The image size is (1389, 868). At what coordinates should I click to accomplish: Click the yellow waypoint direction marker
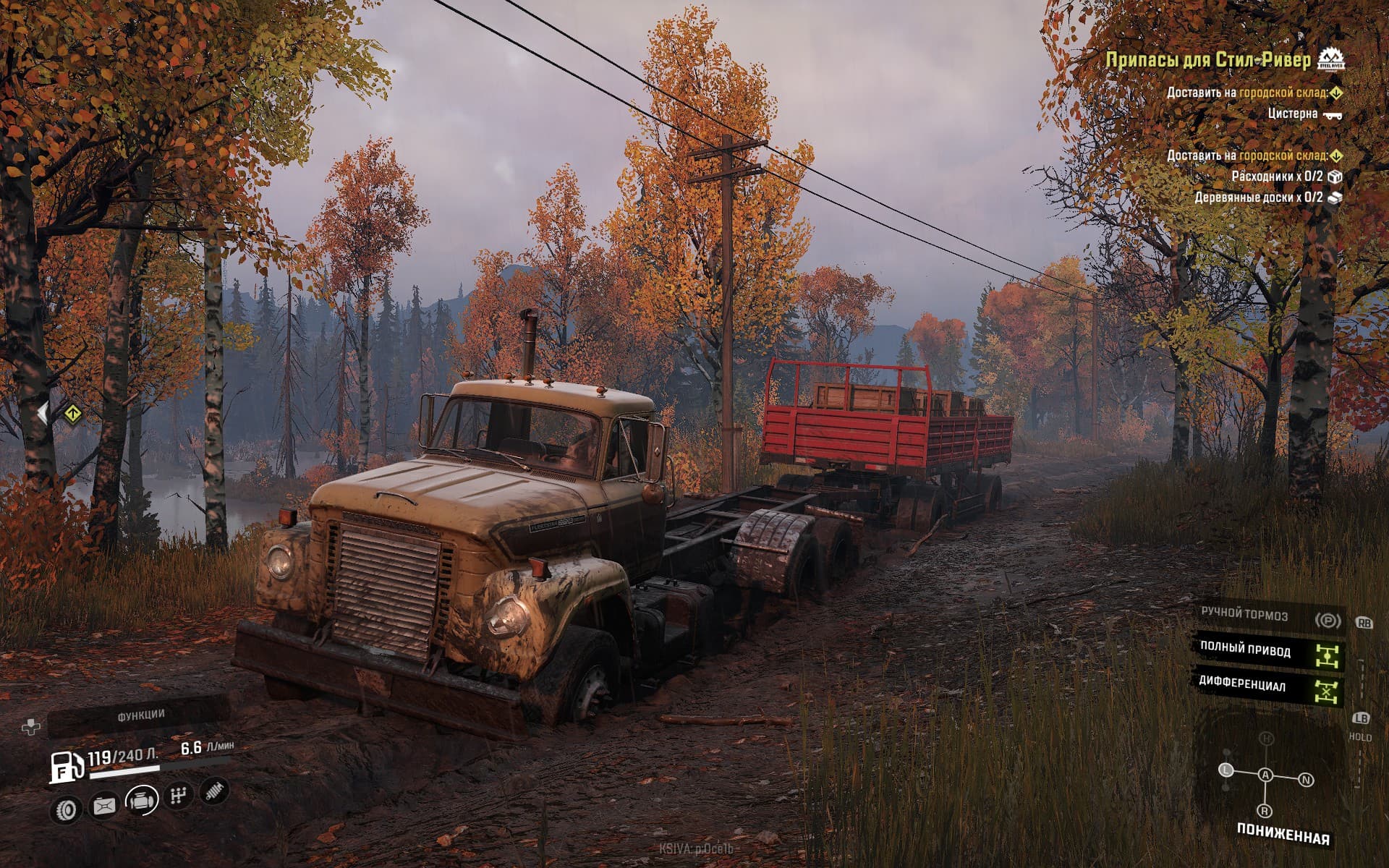[x=72, y=414]
